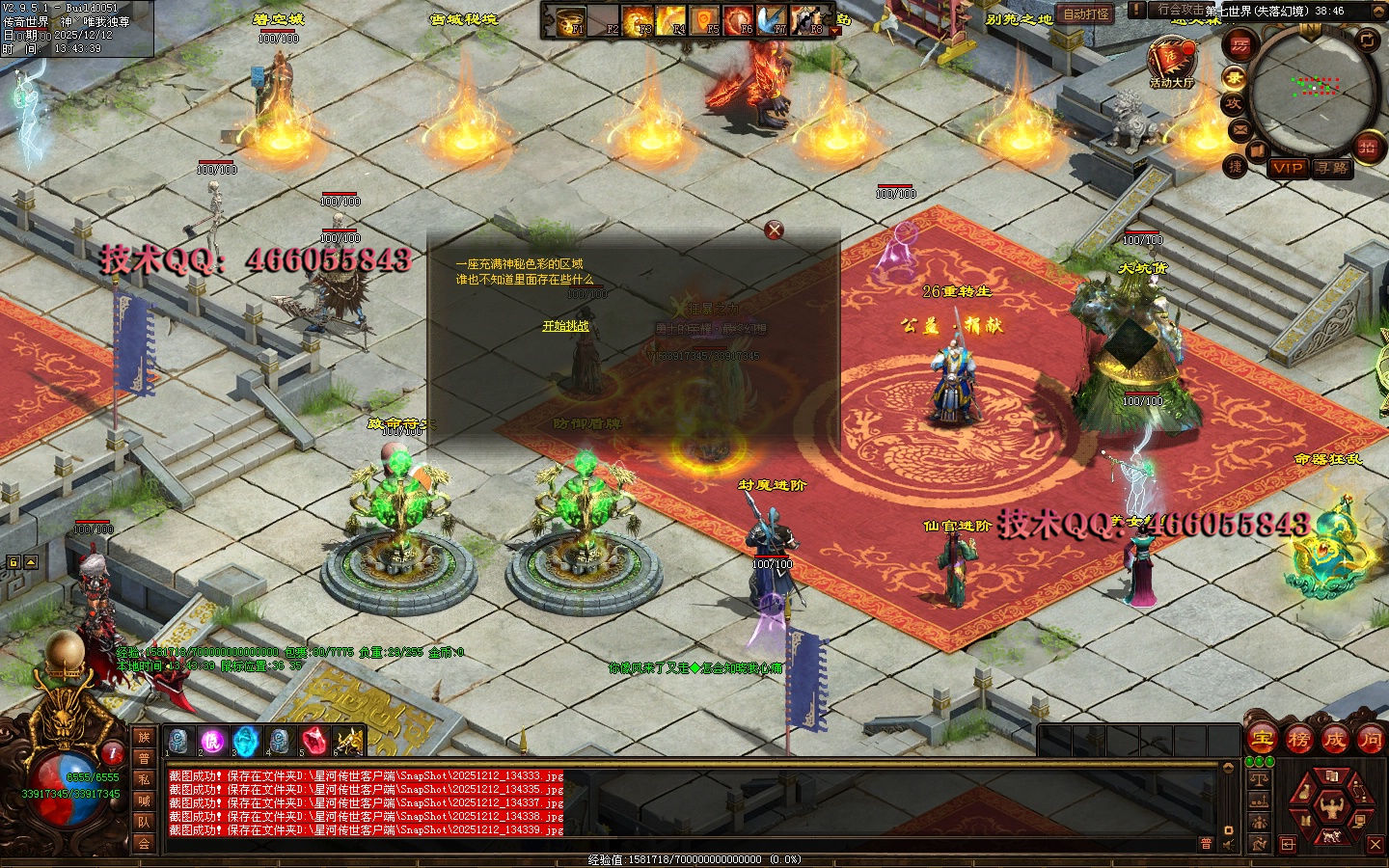Select the red crystal hotbar slot
Screen dimensions: 1389x868
pos(313,741)
